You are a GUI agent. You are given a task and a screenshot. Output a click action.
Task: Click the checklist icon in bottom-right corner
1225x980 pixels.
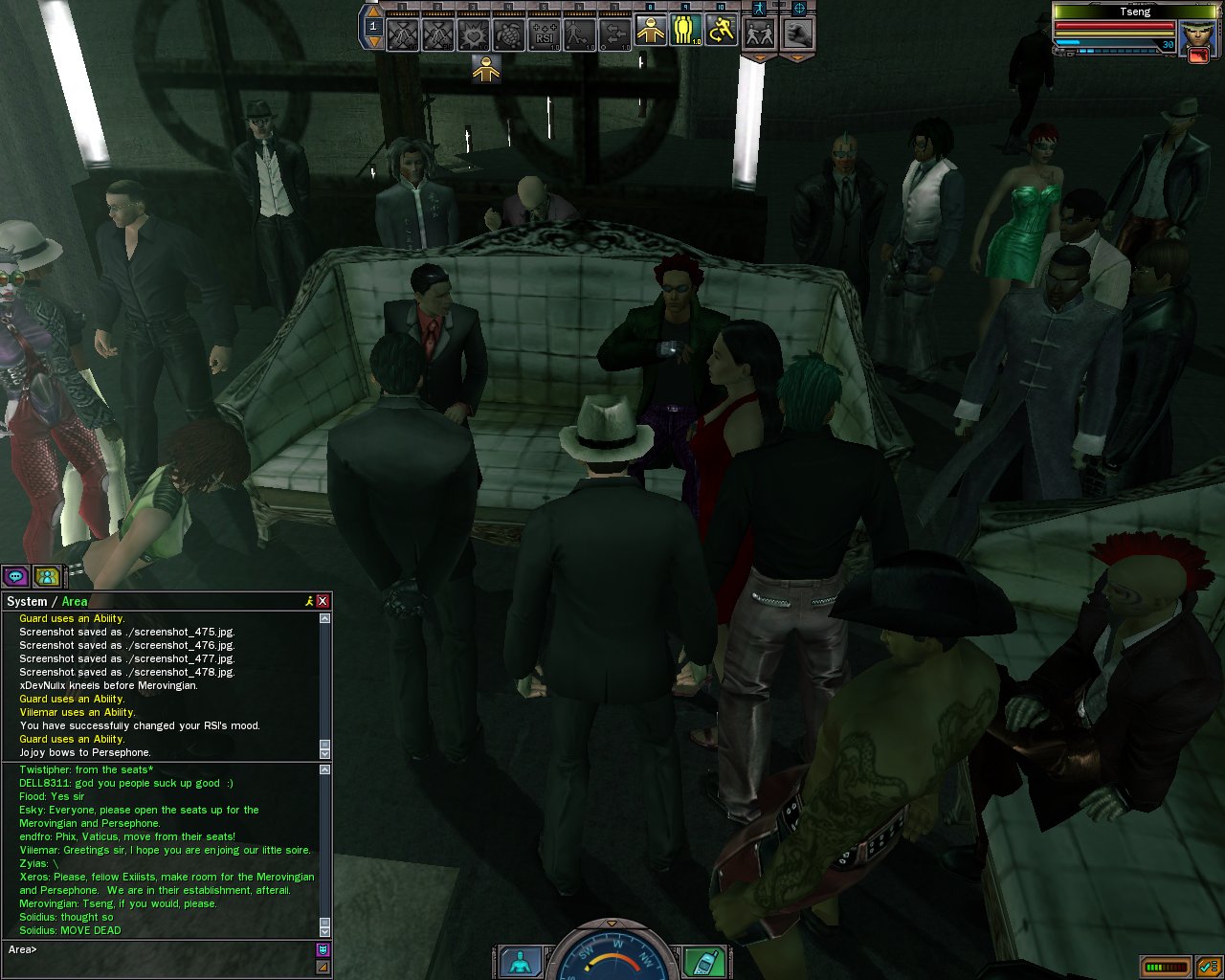1207,967
